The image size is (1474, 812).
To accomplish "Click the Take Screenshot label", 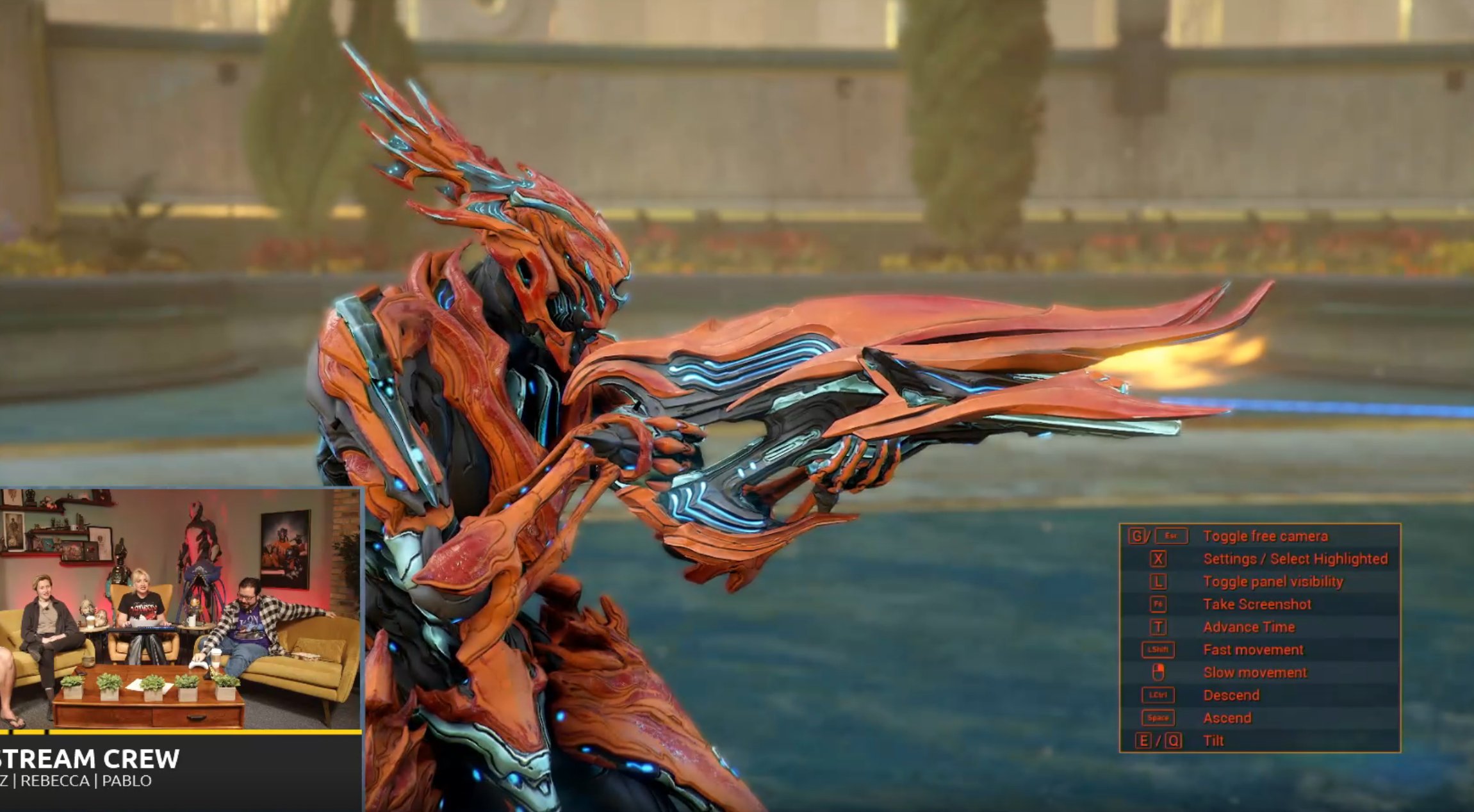I will coord(1257,604).
